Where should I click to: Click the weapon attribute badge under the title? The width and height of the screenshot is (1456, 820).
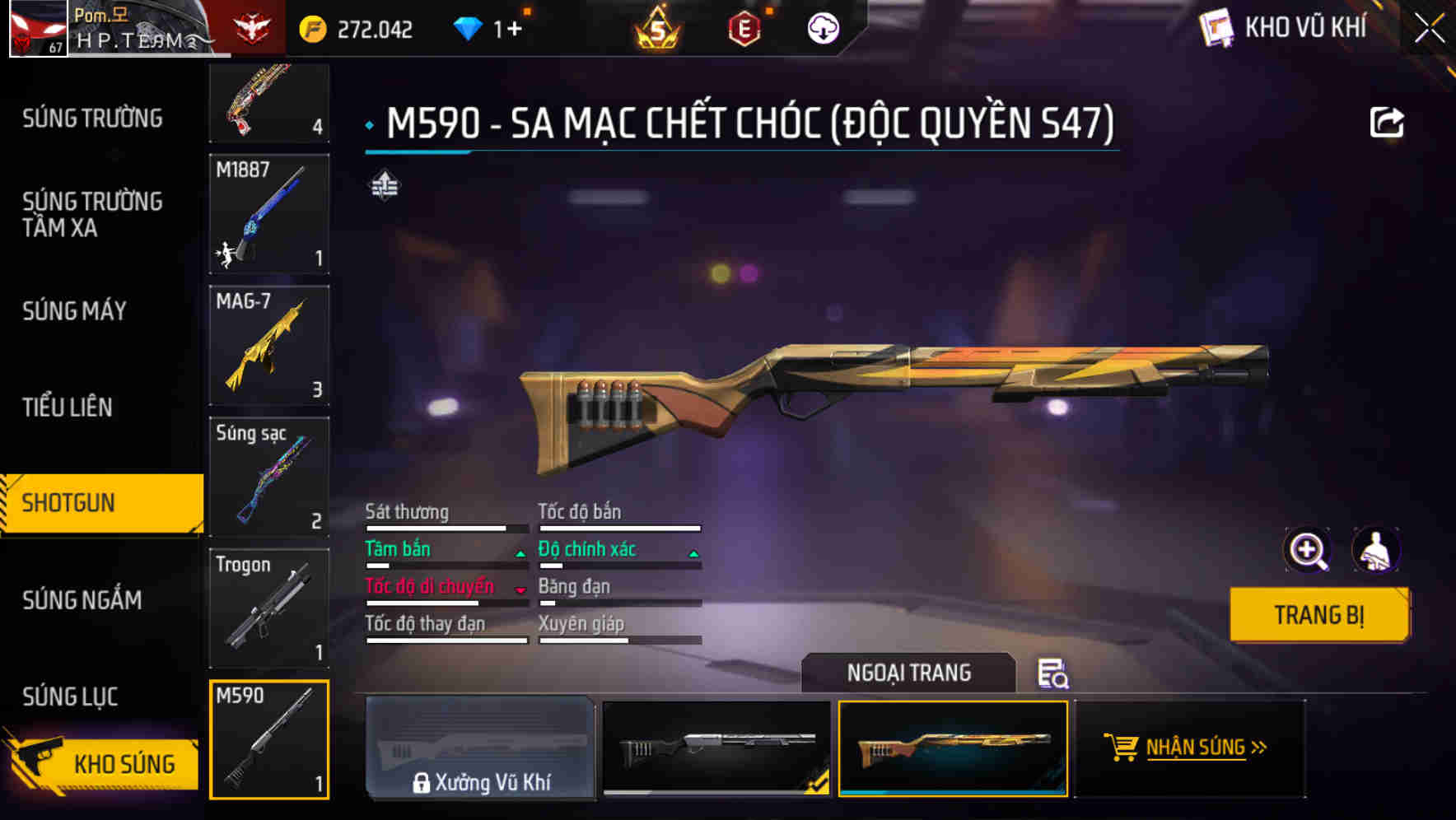pyautogui.click(x=385, y=186)
